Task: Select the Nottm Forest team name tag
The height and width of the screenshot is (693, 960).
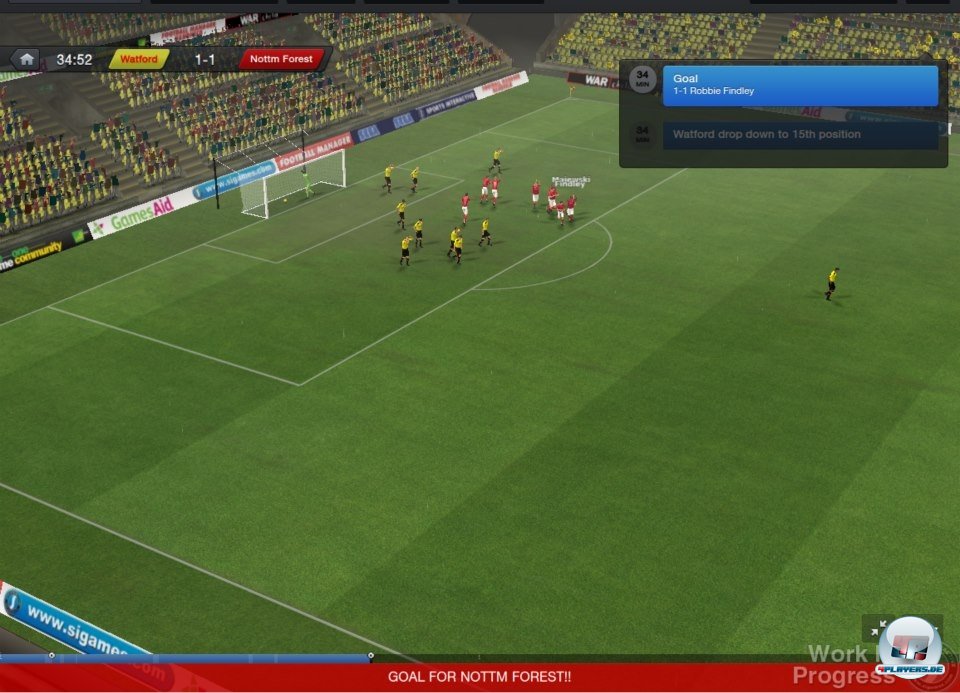Action: tap(281, 59)
